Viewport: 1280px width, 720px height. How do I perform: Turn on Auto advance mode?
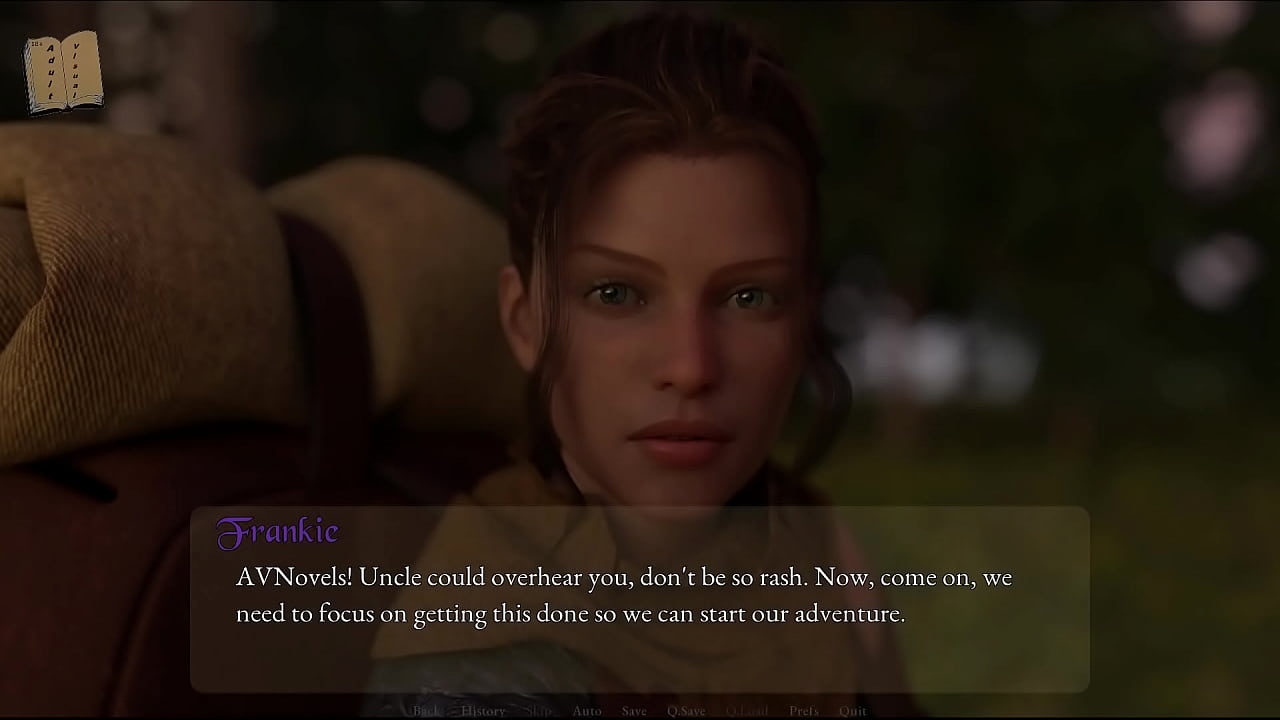click(587, 711)
